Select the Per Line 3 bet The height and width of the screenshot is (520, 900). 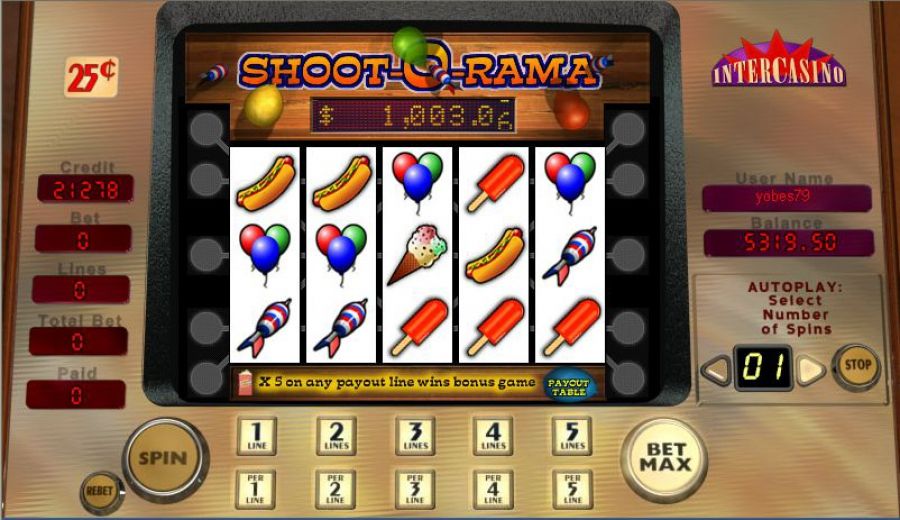[x=415, y=489]
